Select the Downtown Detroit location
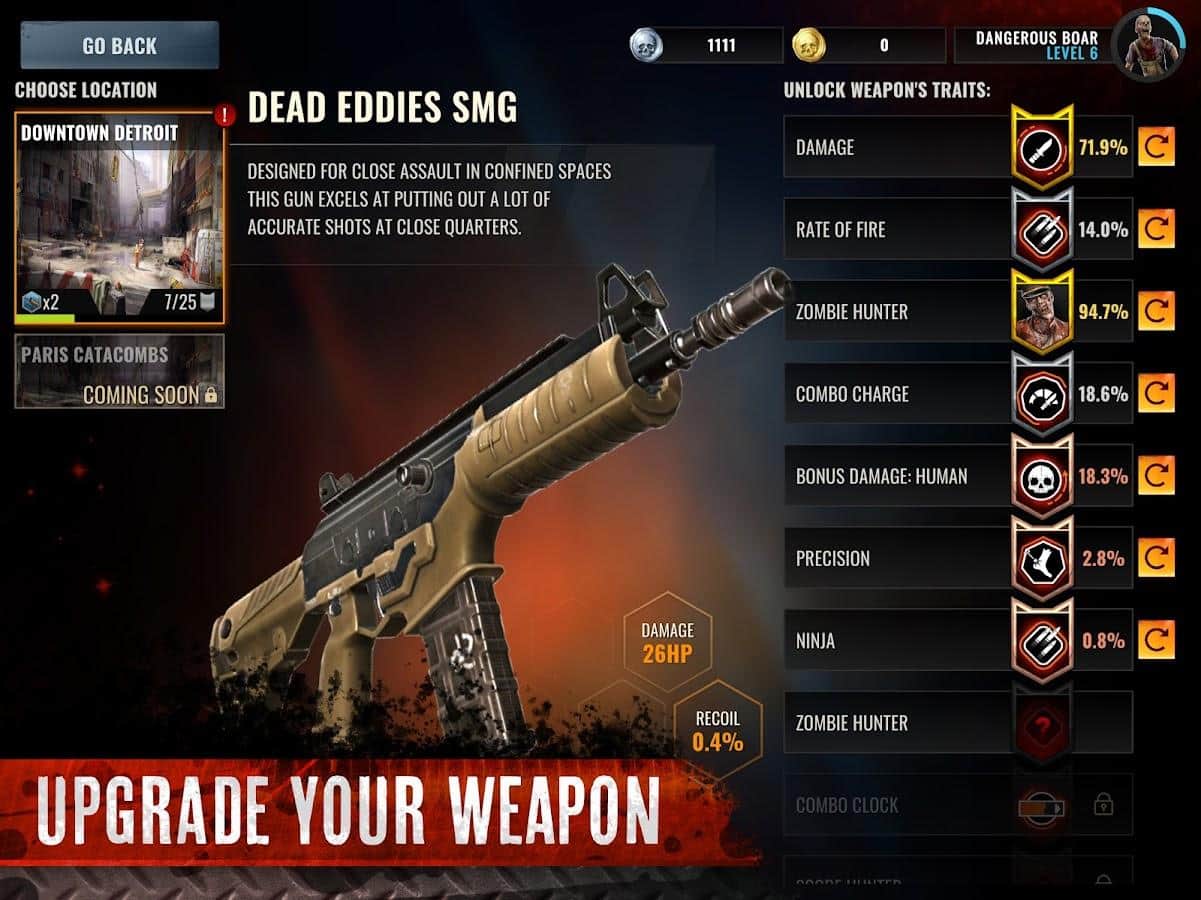 119,218
